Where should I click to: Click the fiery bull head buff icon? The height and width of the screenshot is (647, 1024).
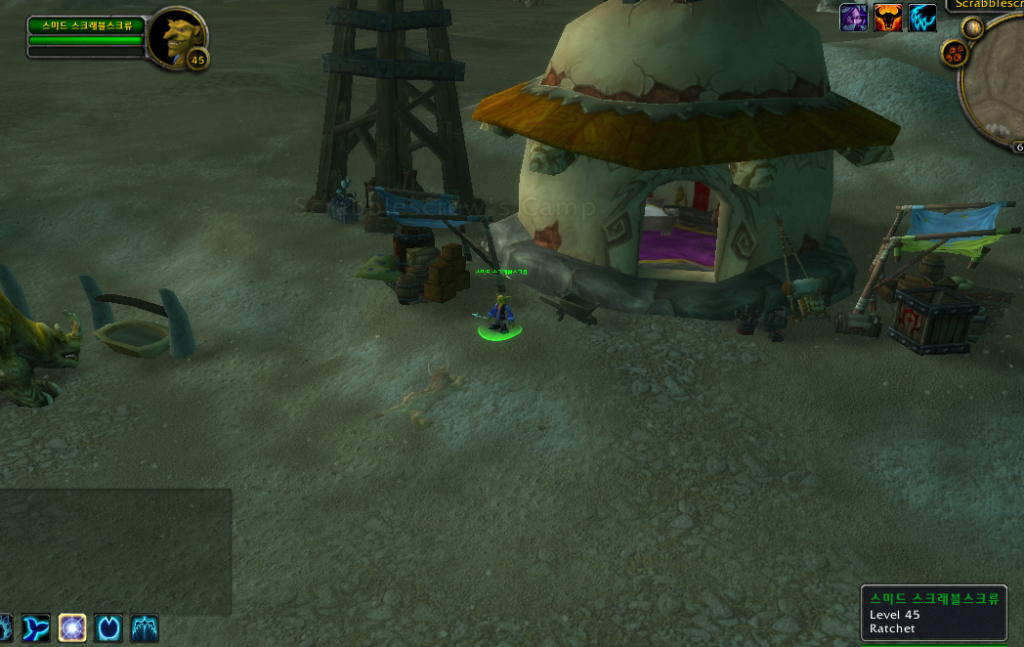tap(888, 17)
